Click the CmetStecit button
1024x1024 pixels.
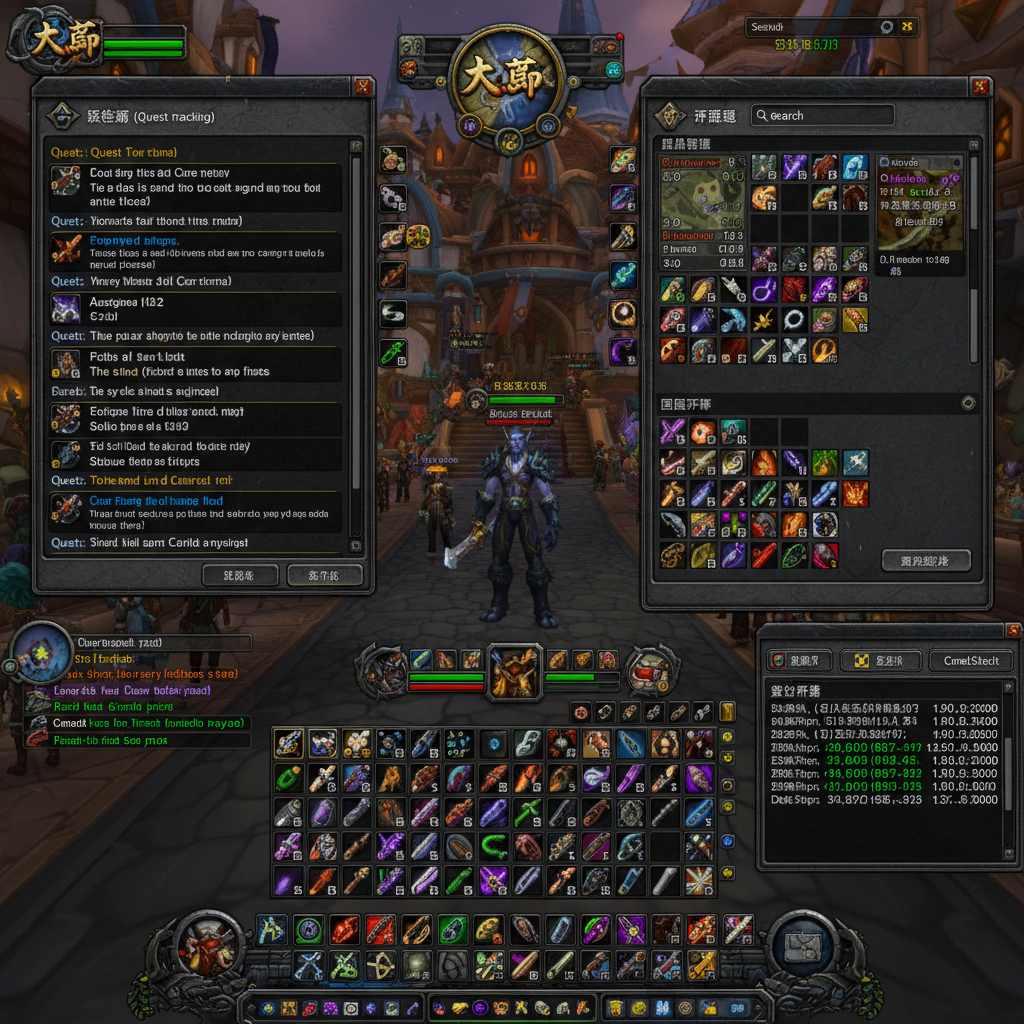(970, 661)
